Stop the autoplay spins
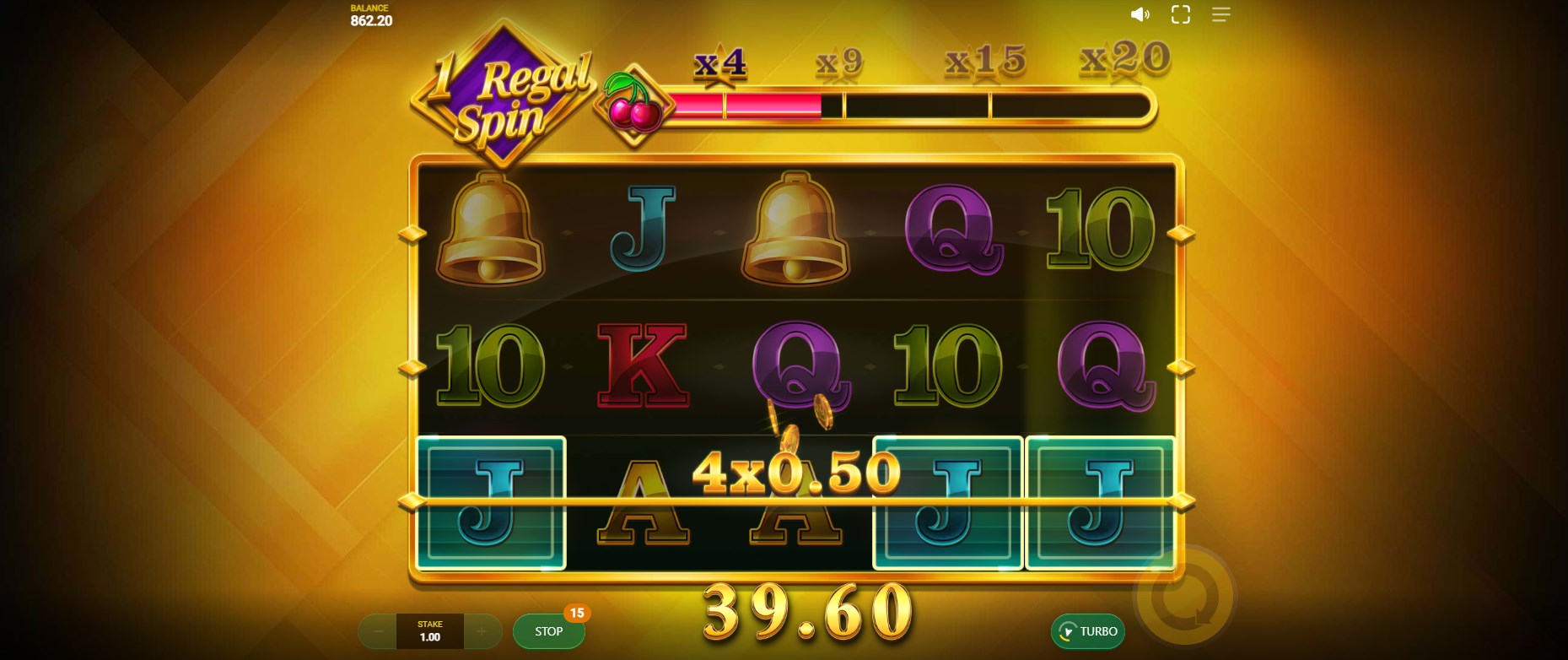This screenshot has width=1568, height=660. click(x=548, y=631)
